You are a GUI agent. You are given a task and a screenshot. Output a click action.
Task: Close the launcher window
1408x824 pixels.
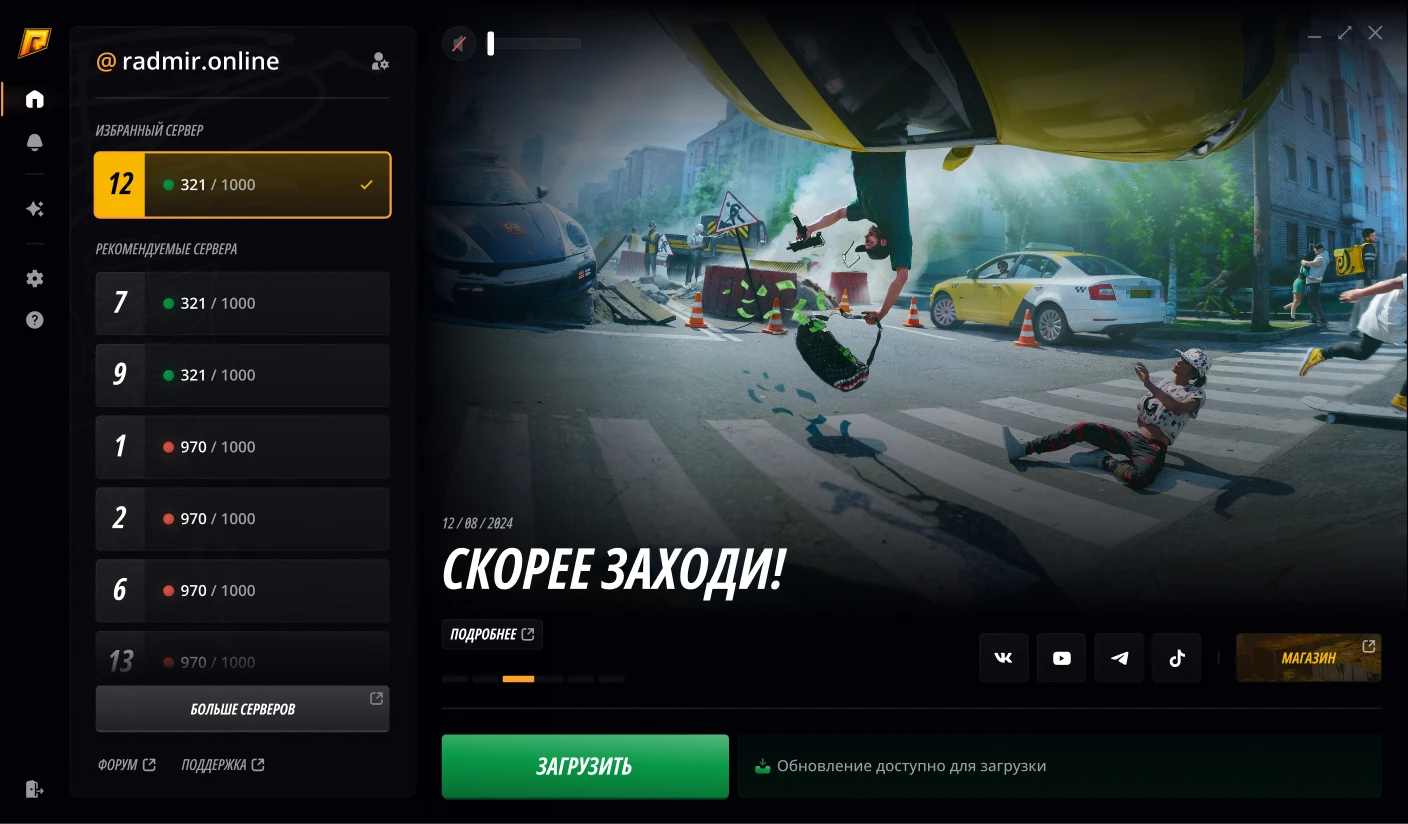(x=1375, y=33)
